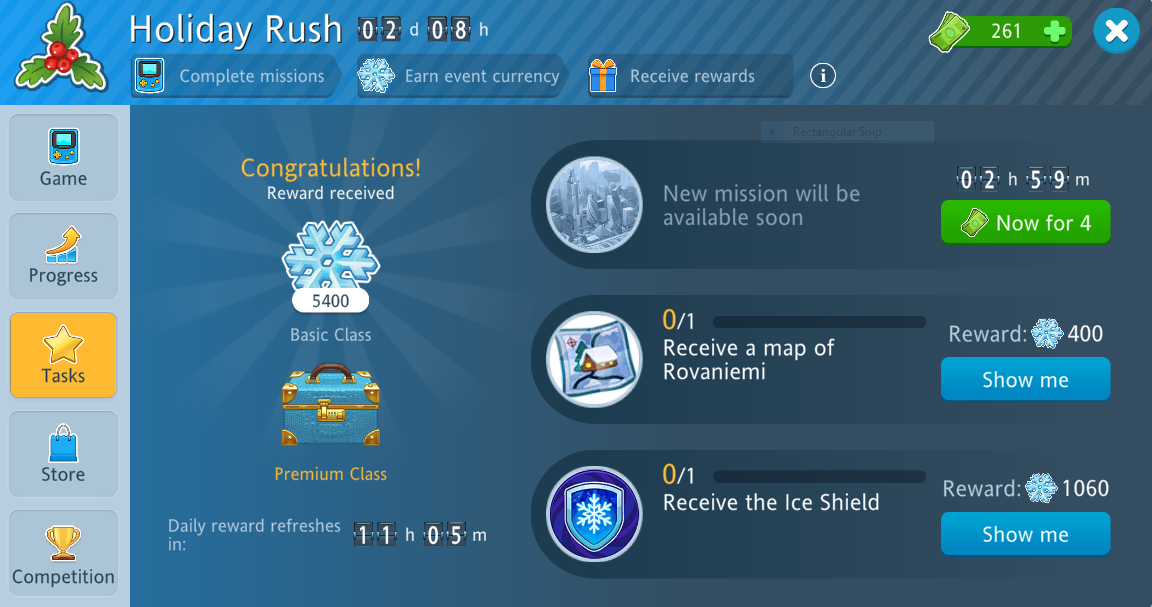The image size is (1152, 607).
Task: Add more cash with the green plus
Action: [1054, 32]
